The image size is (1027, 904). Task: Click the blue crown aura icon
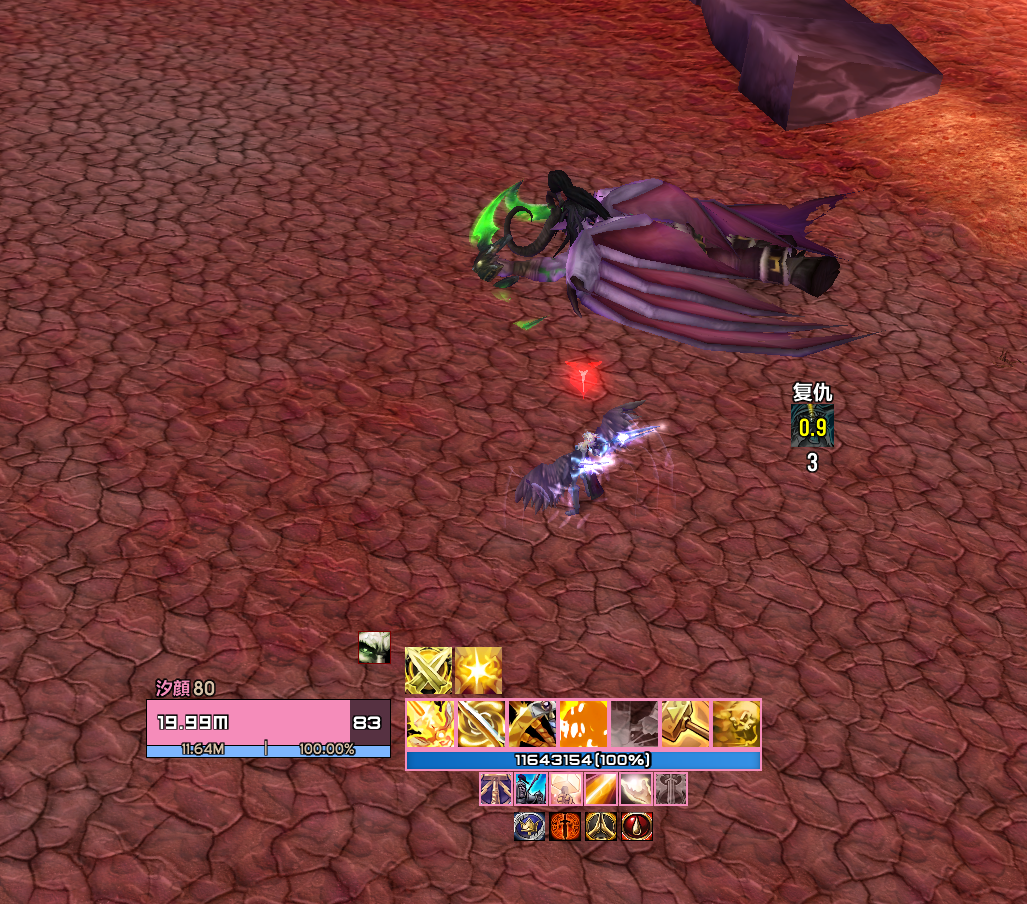pos(530,826)
